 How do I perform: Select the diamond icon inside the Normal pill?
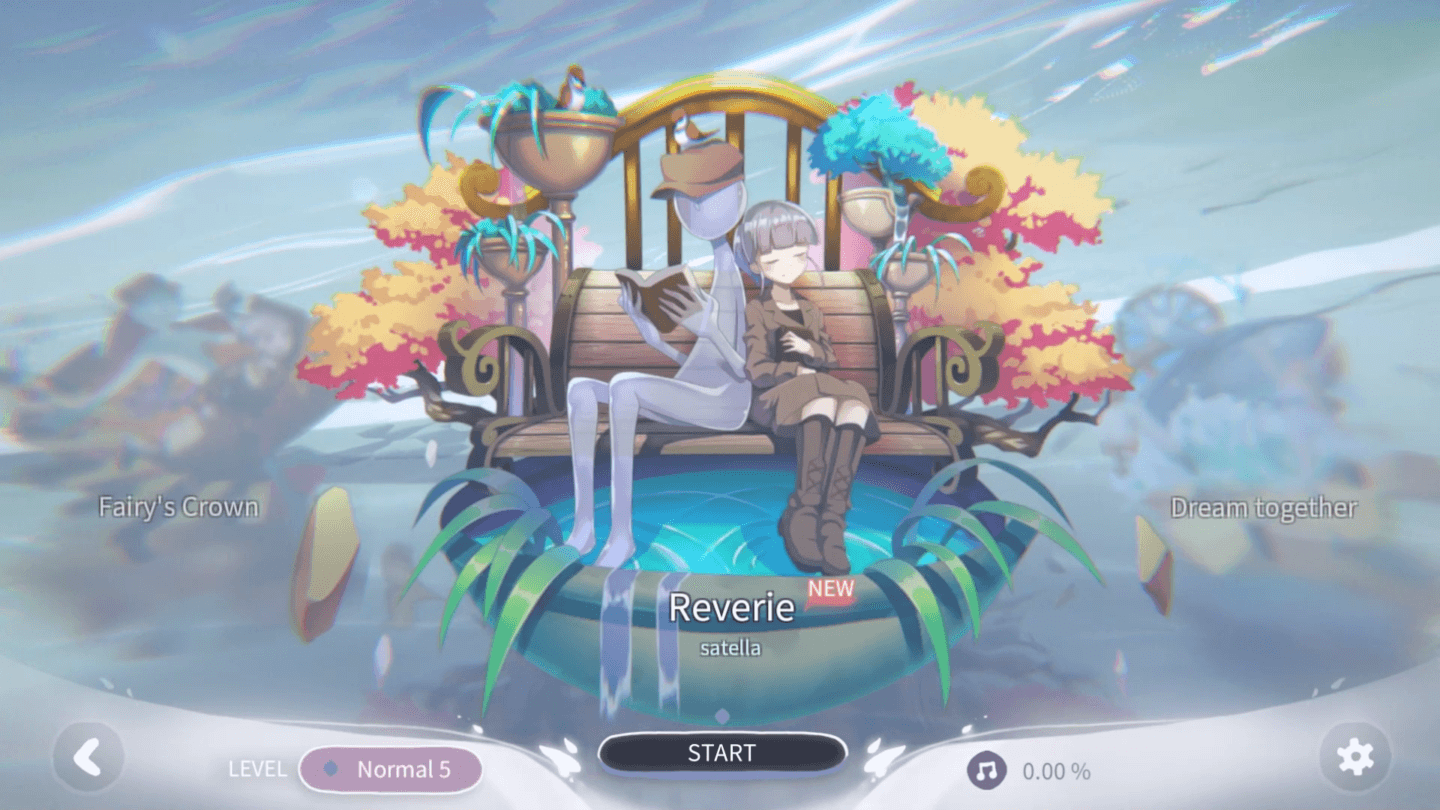tap(333, 769)
